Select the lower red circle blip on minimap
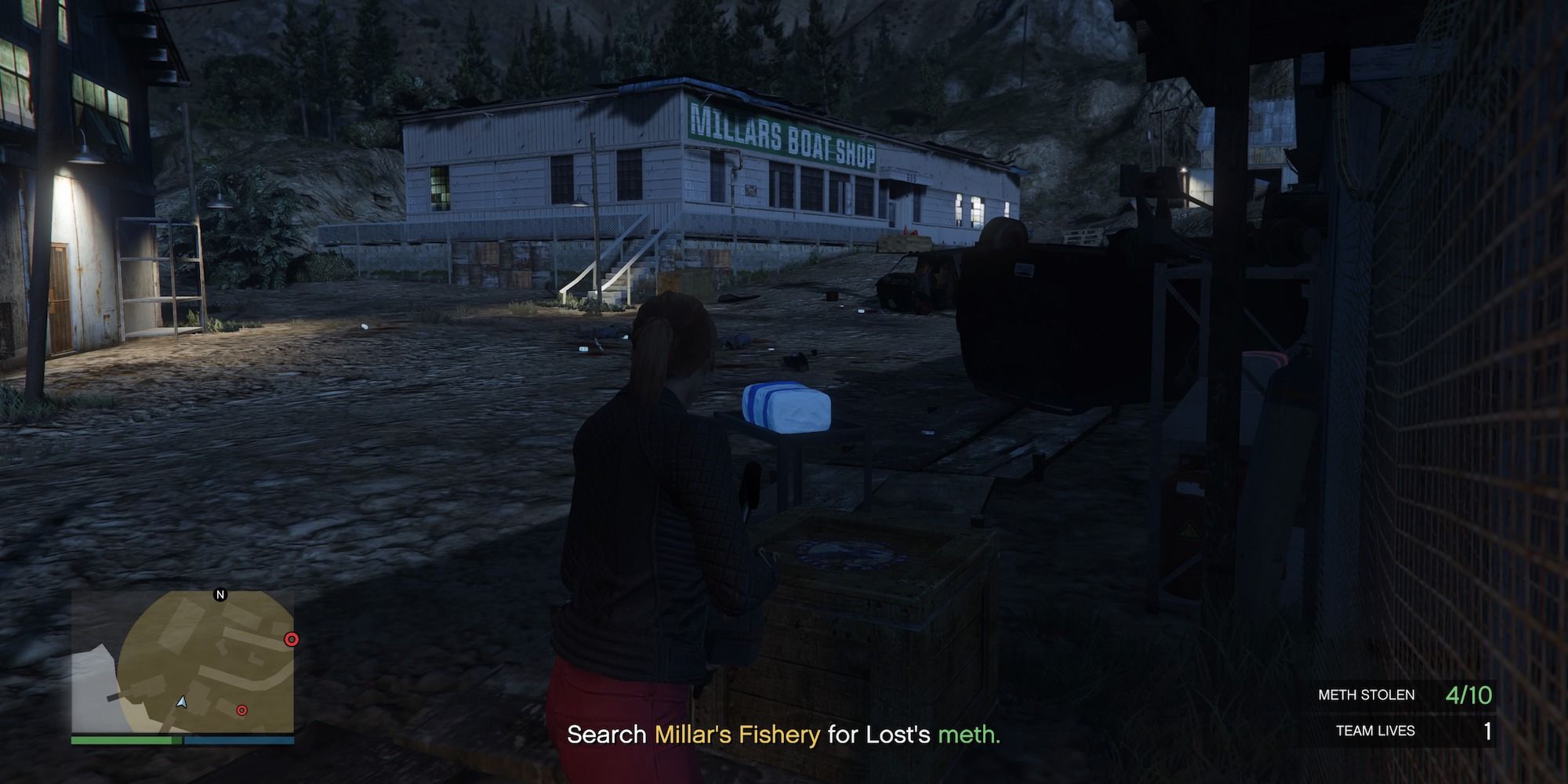This screenshot has height=784, width=1568. tap(241, 710)
